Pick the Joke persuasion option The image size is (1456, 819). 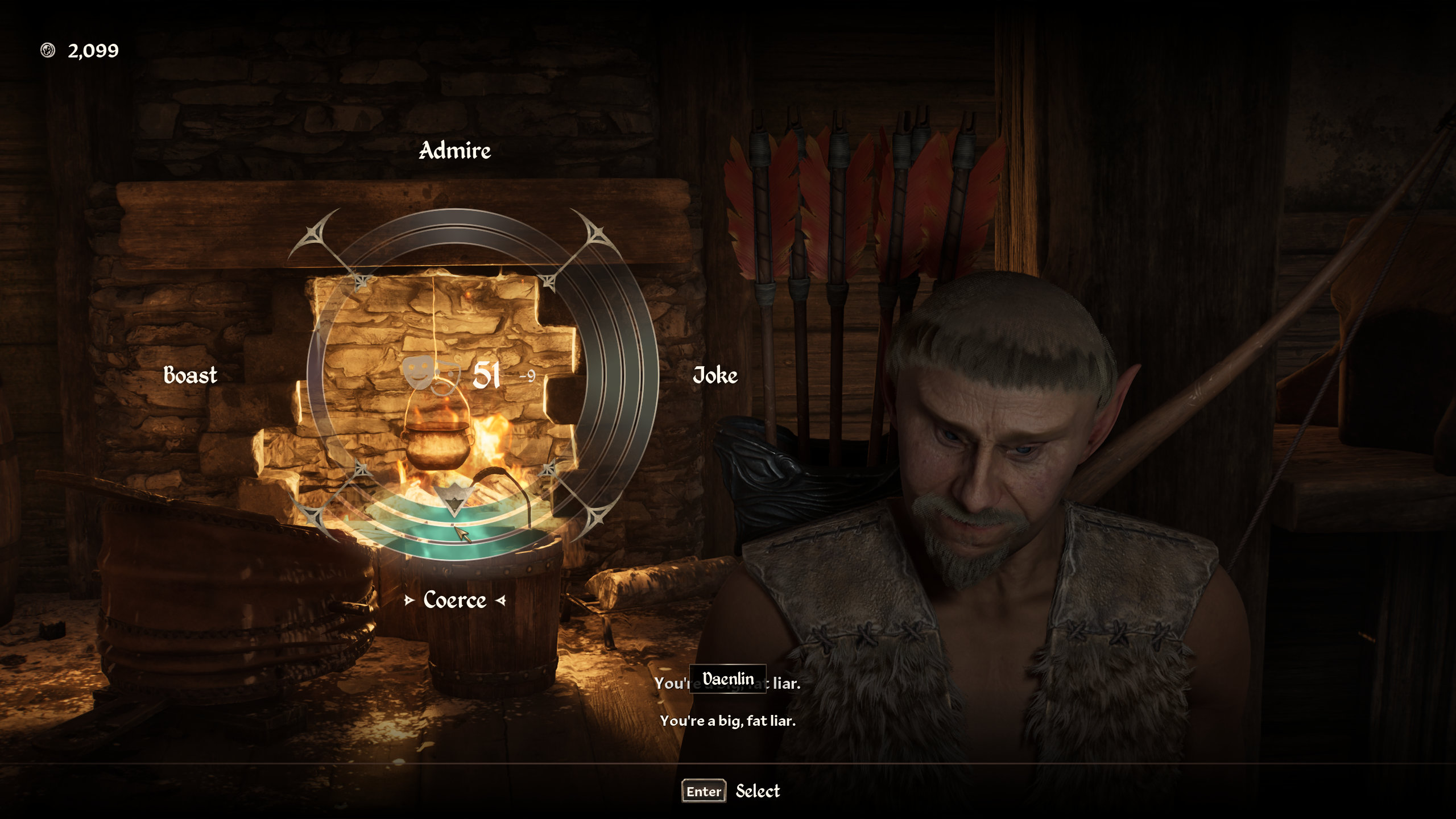click(x=715, y=375)
